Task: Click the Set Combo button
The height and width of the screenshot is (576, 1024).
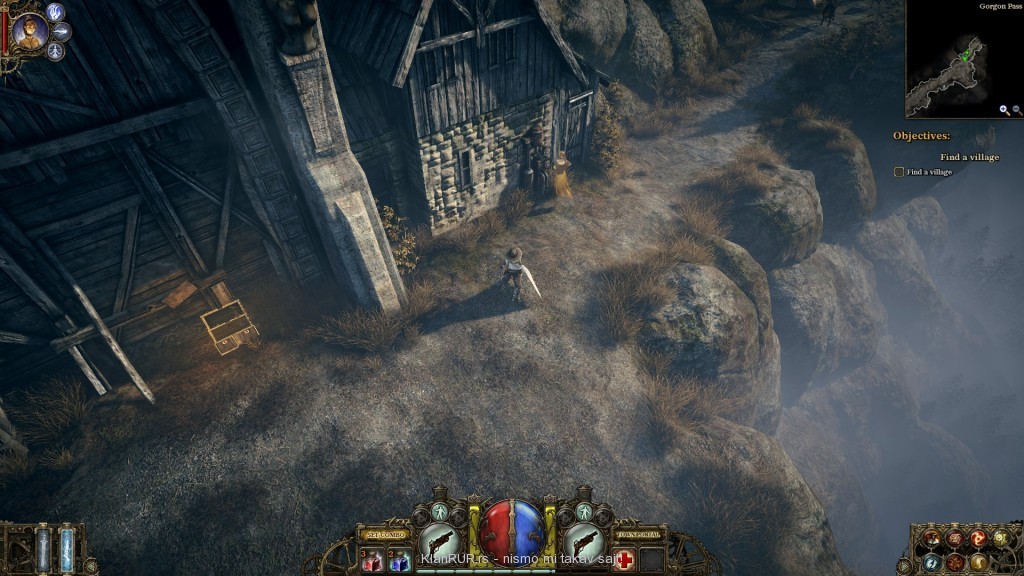Action: (x=384, y=533)
